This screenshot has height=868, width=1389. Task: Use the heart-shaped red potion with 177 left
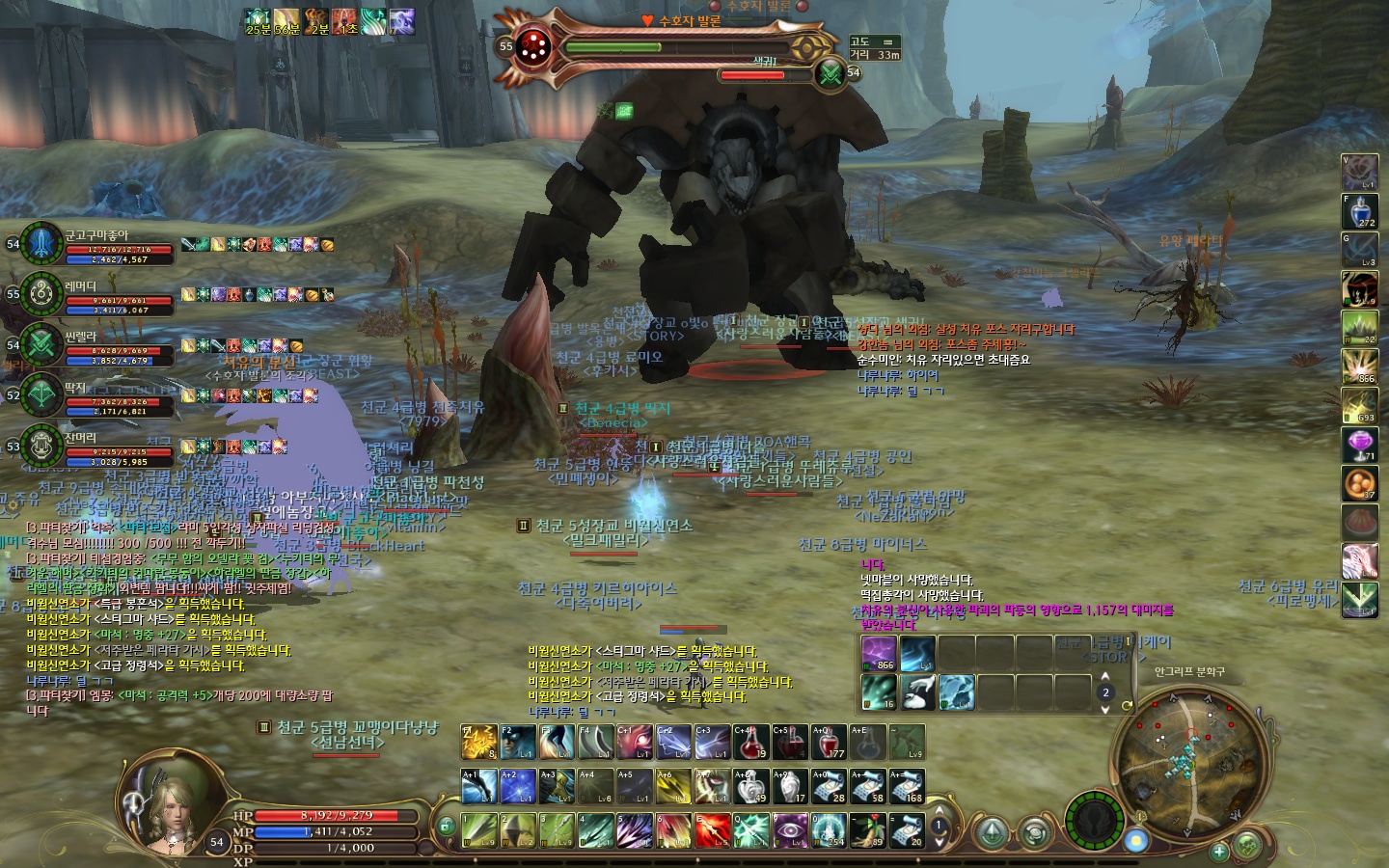829,742
